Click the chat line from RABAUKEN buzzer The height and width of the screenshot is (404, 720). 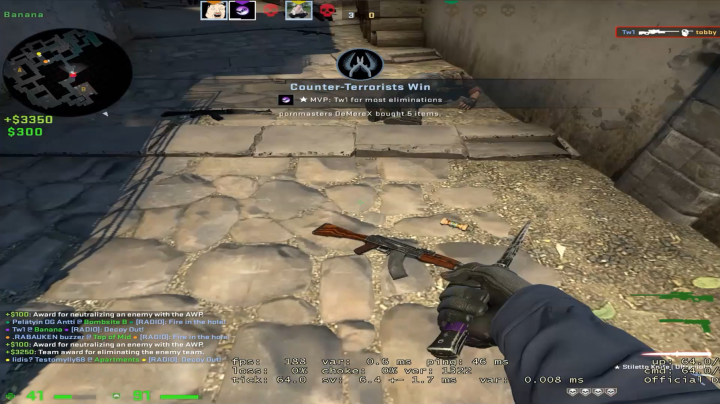(108, 337)
